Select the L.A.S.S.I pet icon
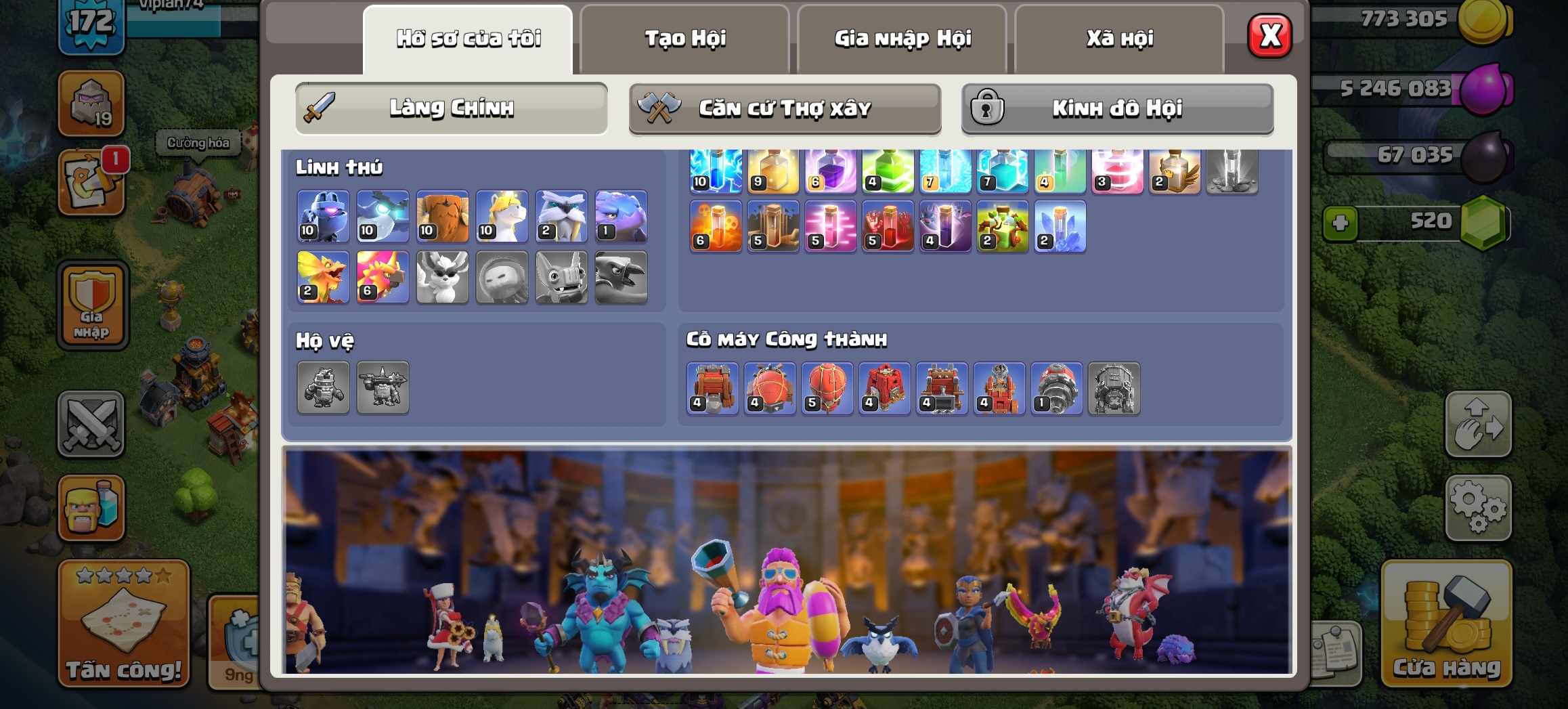 click(323, 217)
